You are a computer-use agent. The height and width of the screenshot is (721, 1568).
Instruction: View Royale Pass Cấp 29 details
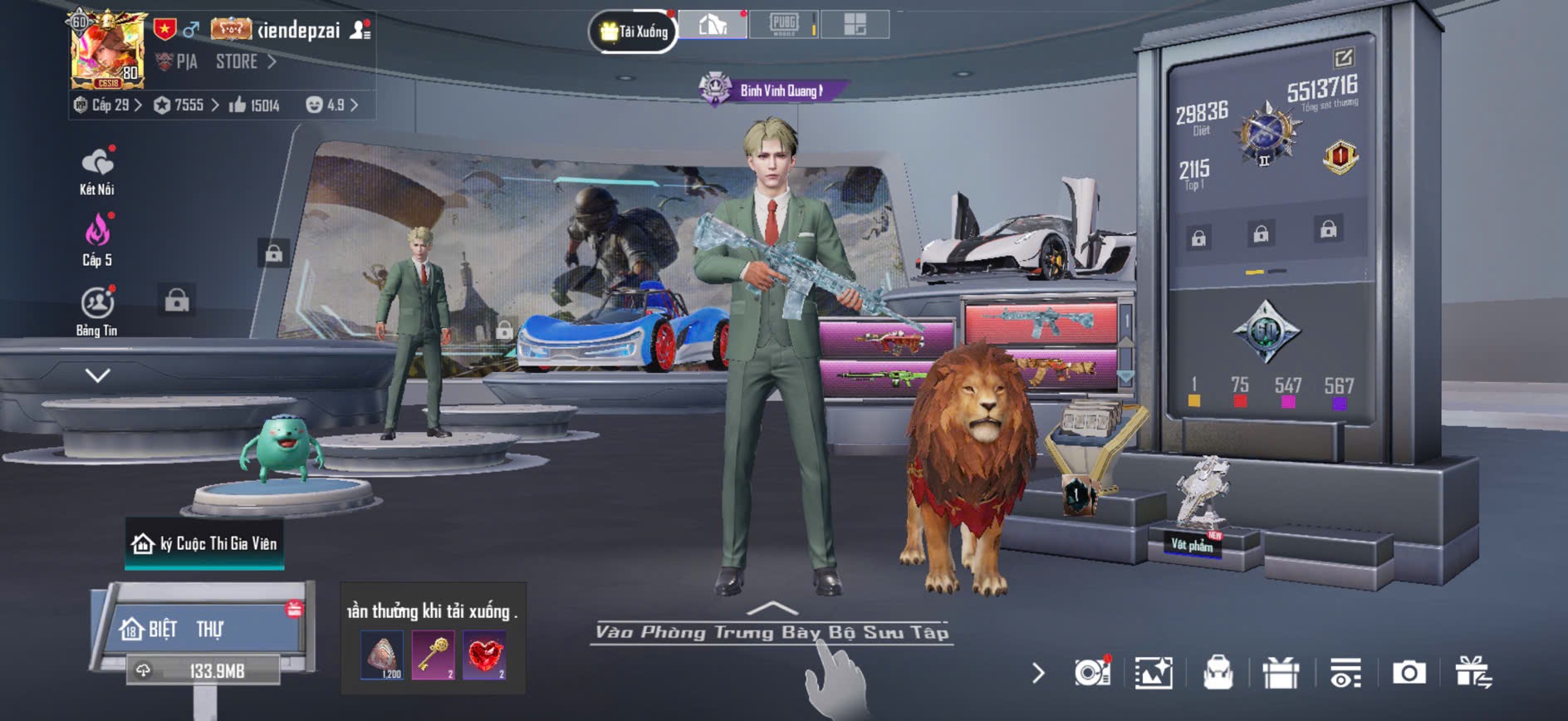[x=109, y=105]
